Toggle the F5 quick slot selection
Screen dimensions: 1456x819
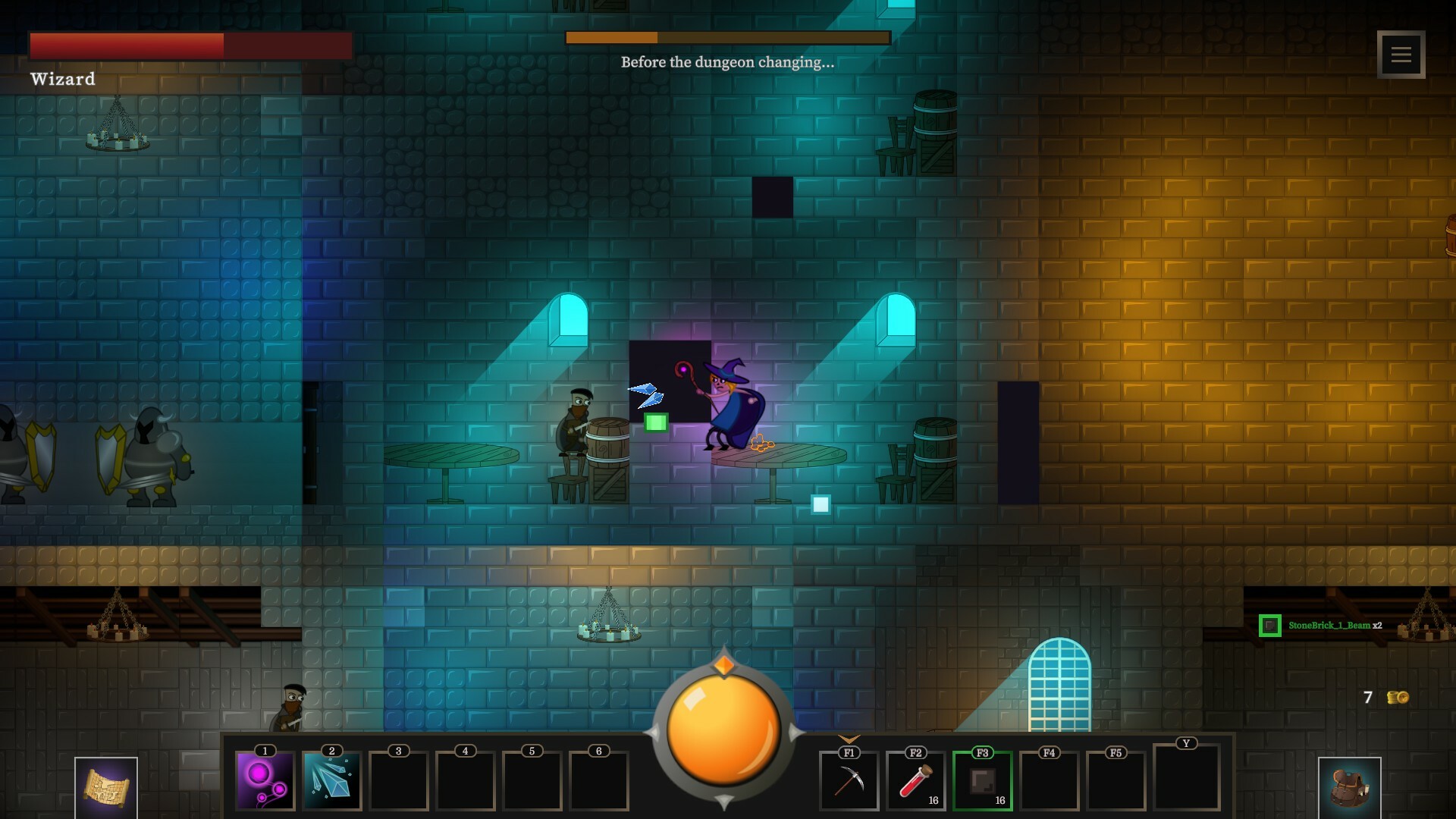click(1115, 781)
